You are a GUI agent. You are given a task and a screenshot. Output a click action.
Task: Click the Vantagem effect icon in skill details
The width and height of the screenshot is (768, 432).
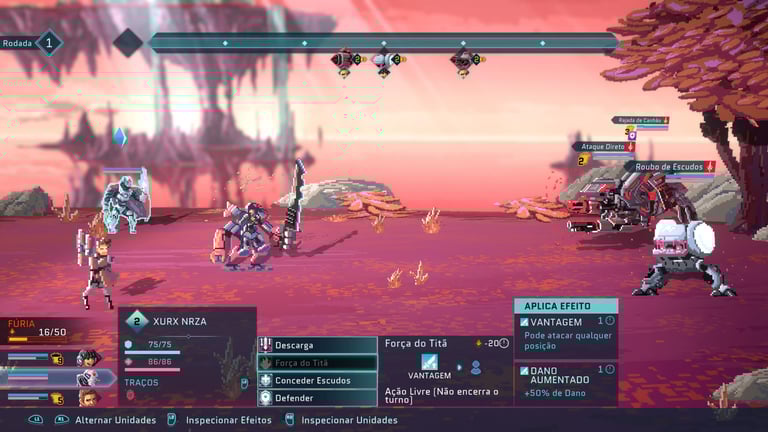[429, 362]
